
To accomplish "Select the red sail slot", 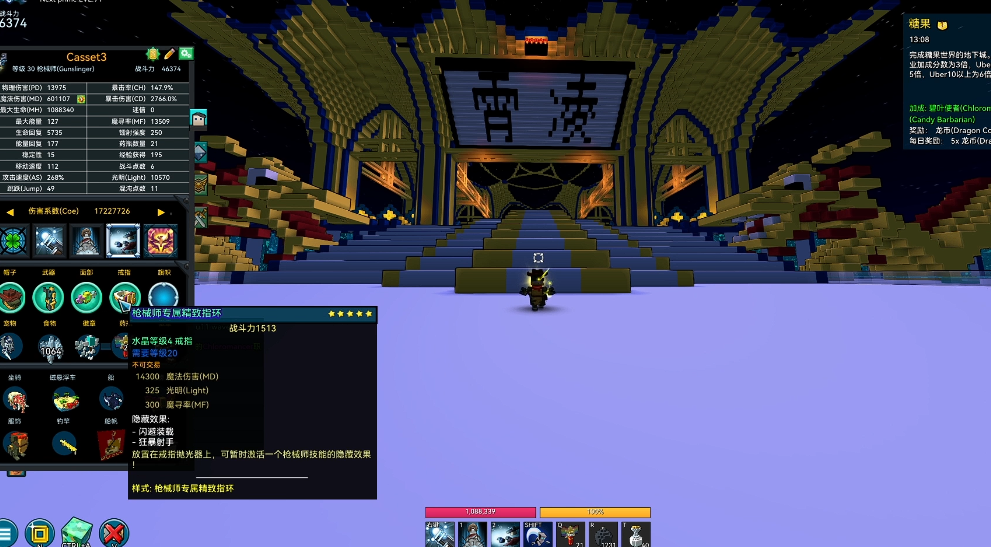I will 111,446.
